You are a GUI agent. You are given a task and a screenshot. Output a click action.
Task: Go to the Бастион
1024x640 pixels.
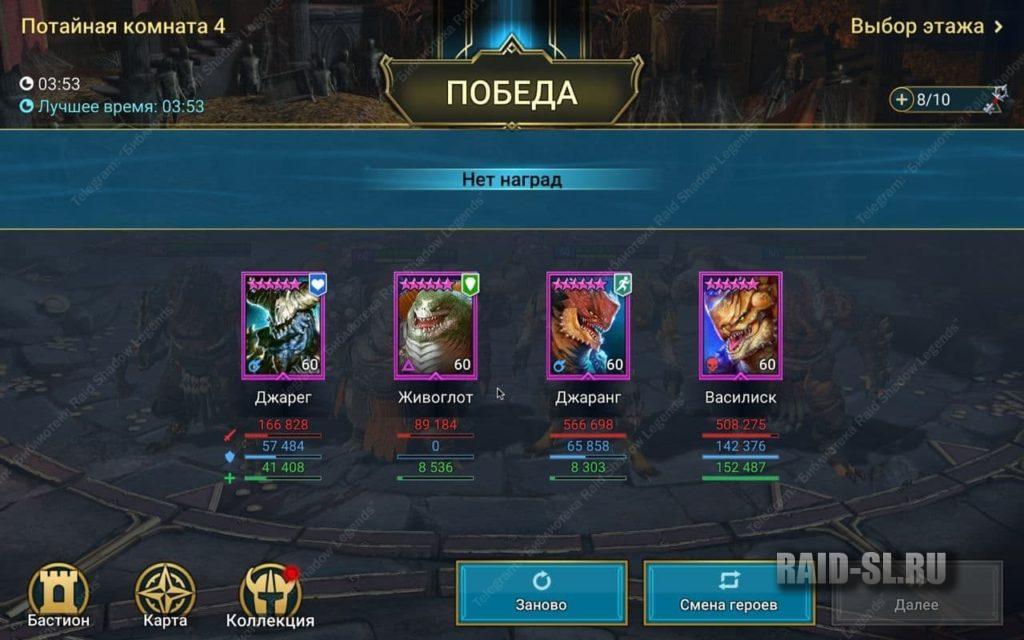click(x=59, y=596)
